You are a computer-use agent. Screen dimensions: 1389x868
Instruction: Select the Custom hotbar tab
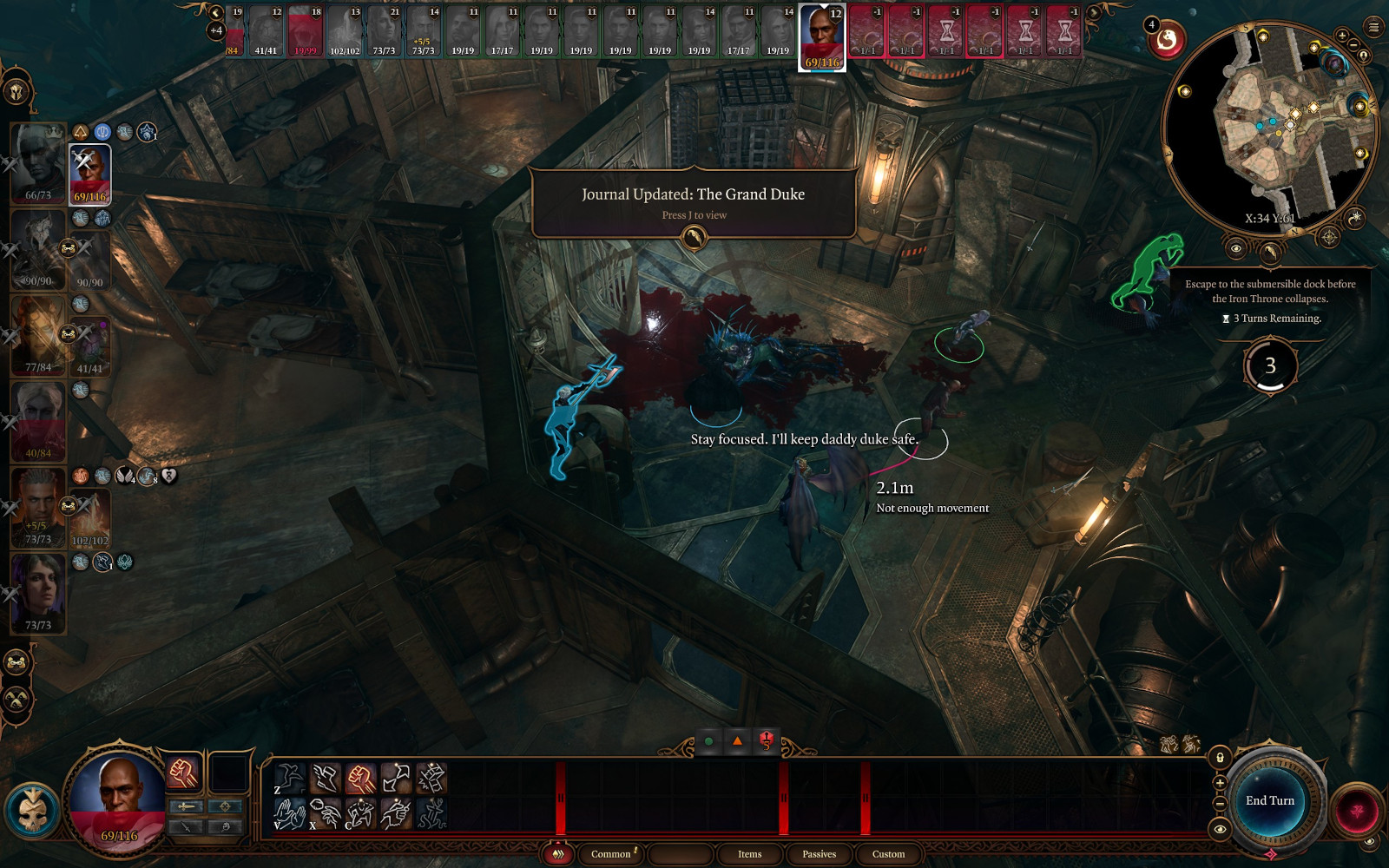pos(888,854)
